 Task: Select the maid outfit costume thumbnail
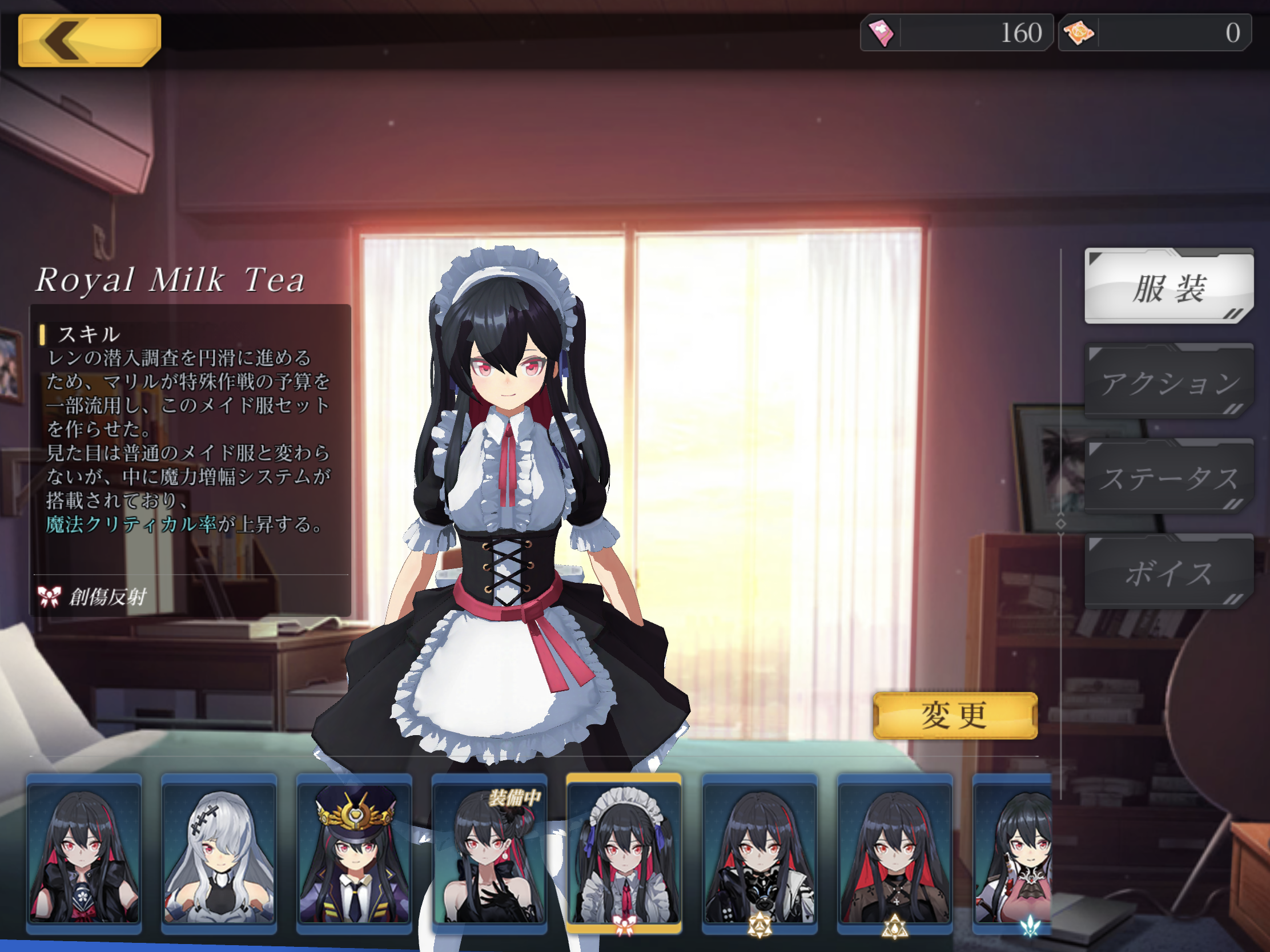point(624,853)
